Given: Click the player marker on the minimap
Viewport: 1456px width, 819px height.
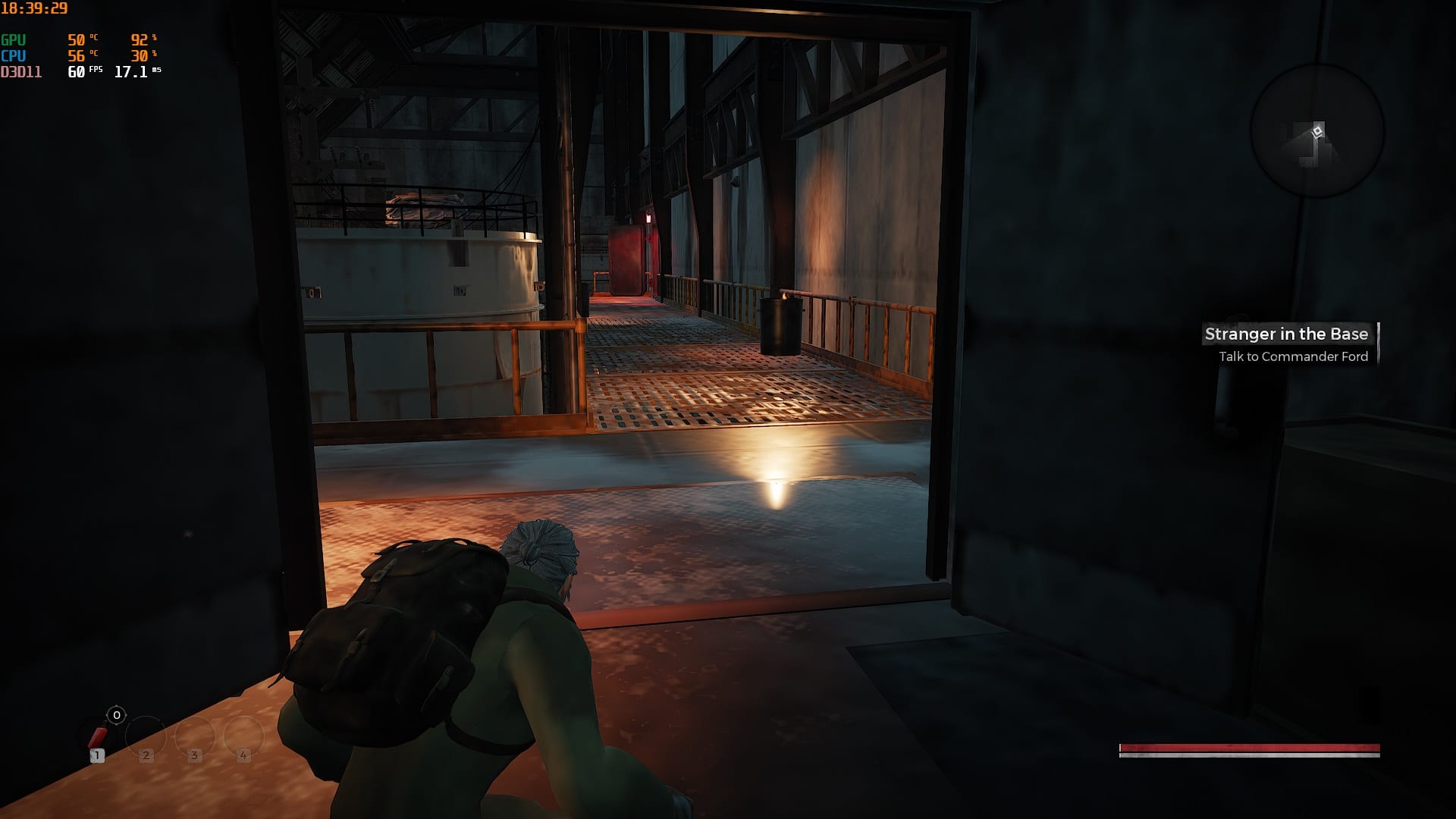Looking at the screenshot, I should (x=1318, y=132).
